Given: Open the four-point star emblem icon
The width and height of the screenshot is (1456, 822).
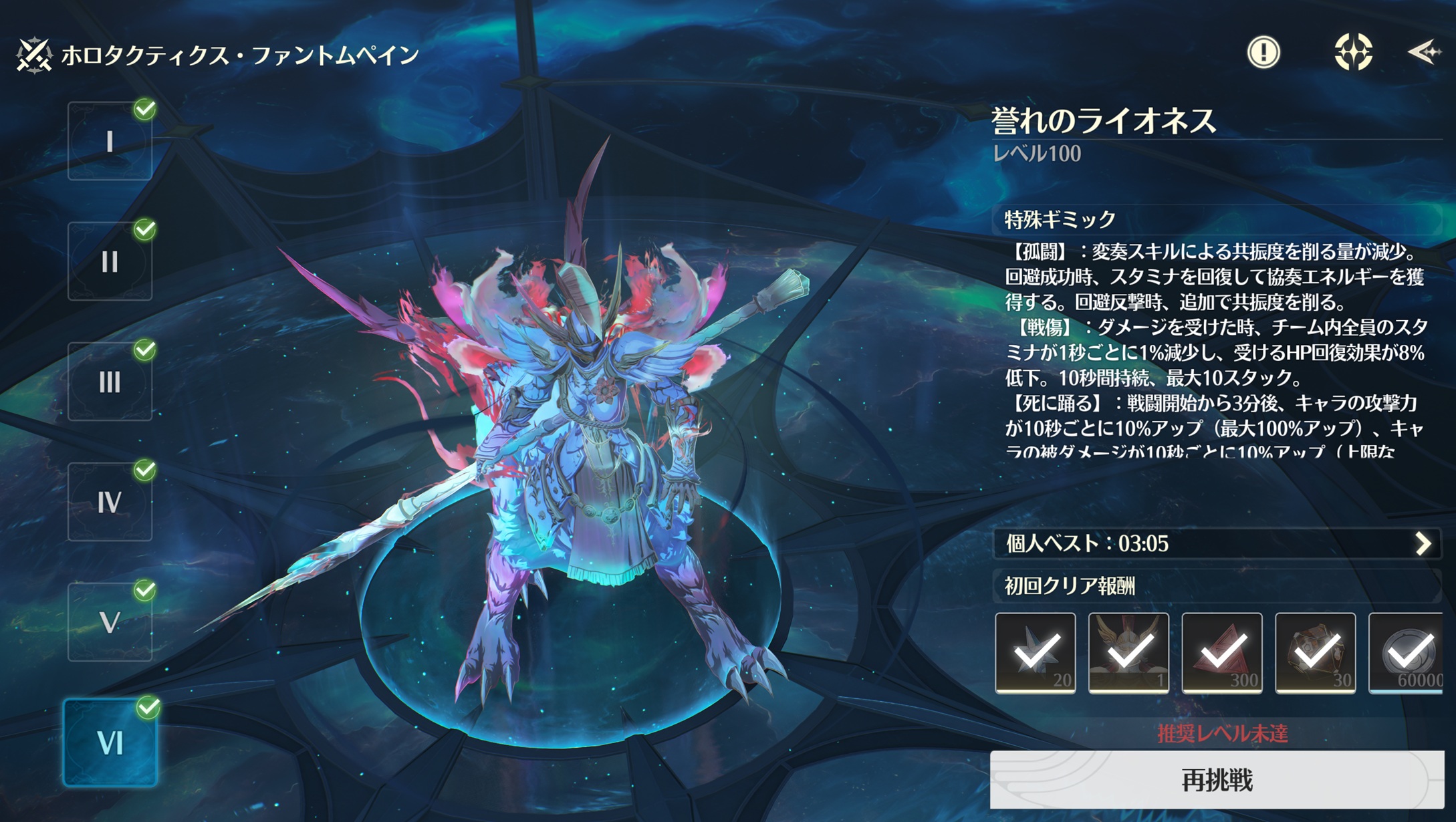Looking at the screenshot, I should click(x=1353, y=52).
